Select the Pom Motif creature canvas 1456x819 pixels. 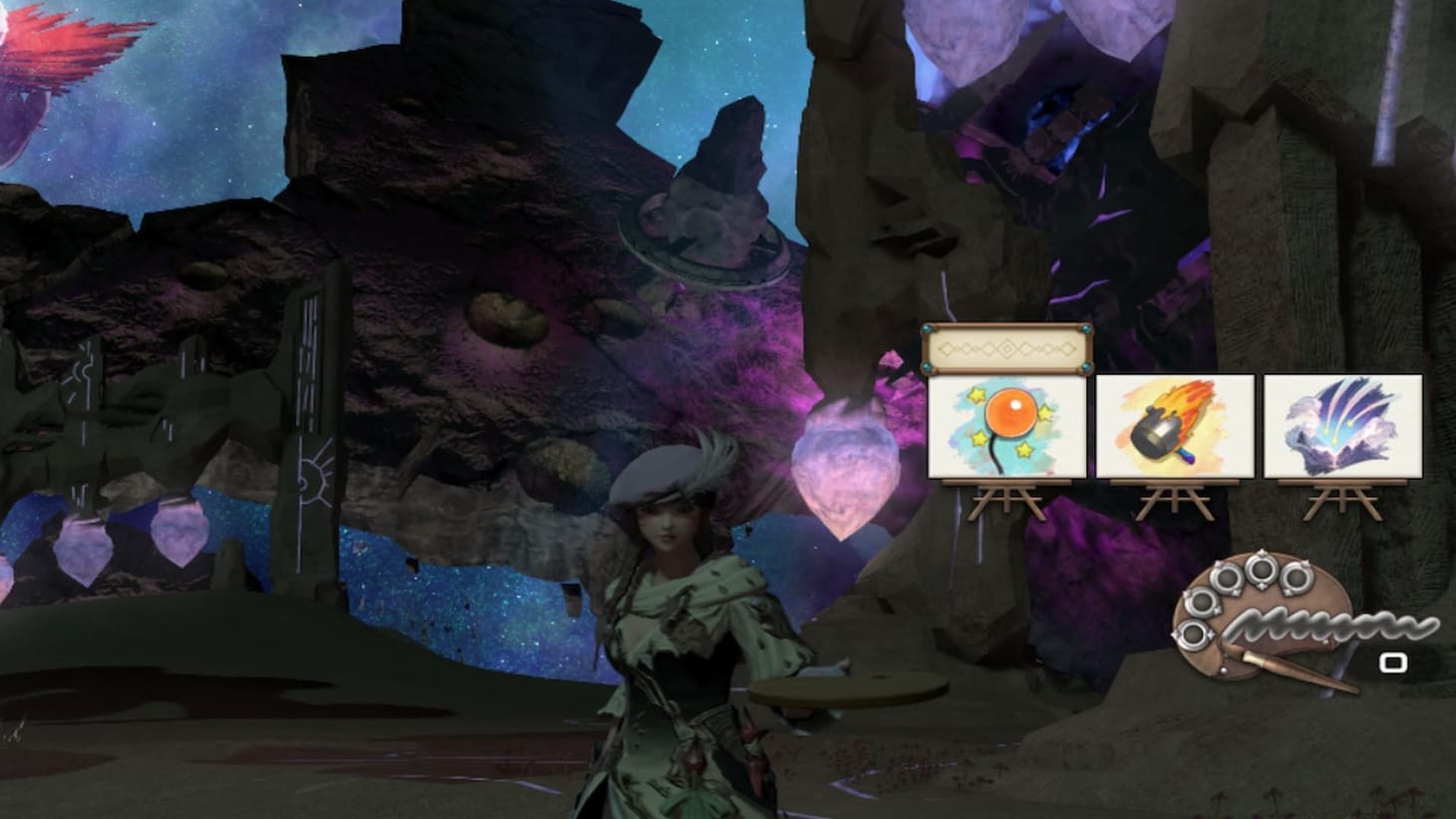[x=1007, y=427]
